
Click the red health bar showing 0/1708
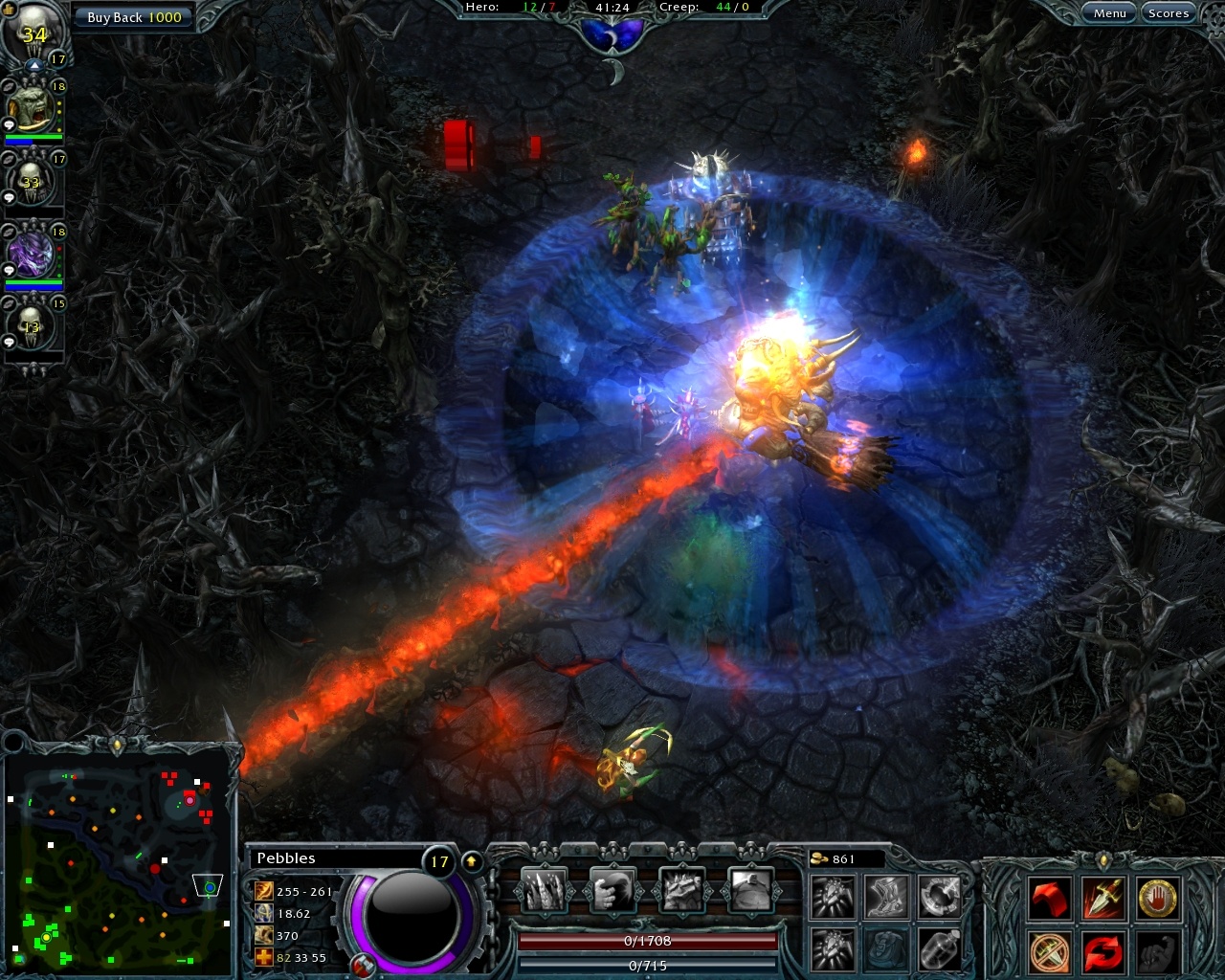click(x=646, y=941)
